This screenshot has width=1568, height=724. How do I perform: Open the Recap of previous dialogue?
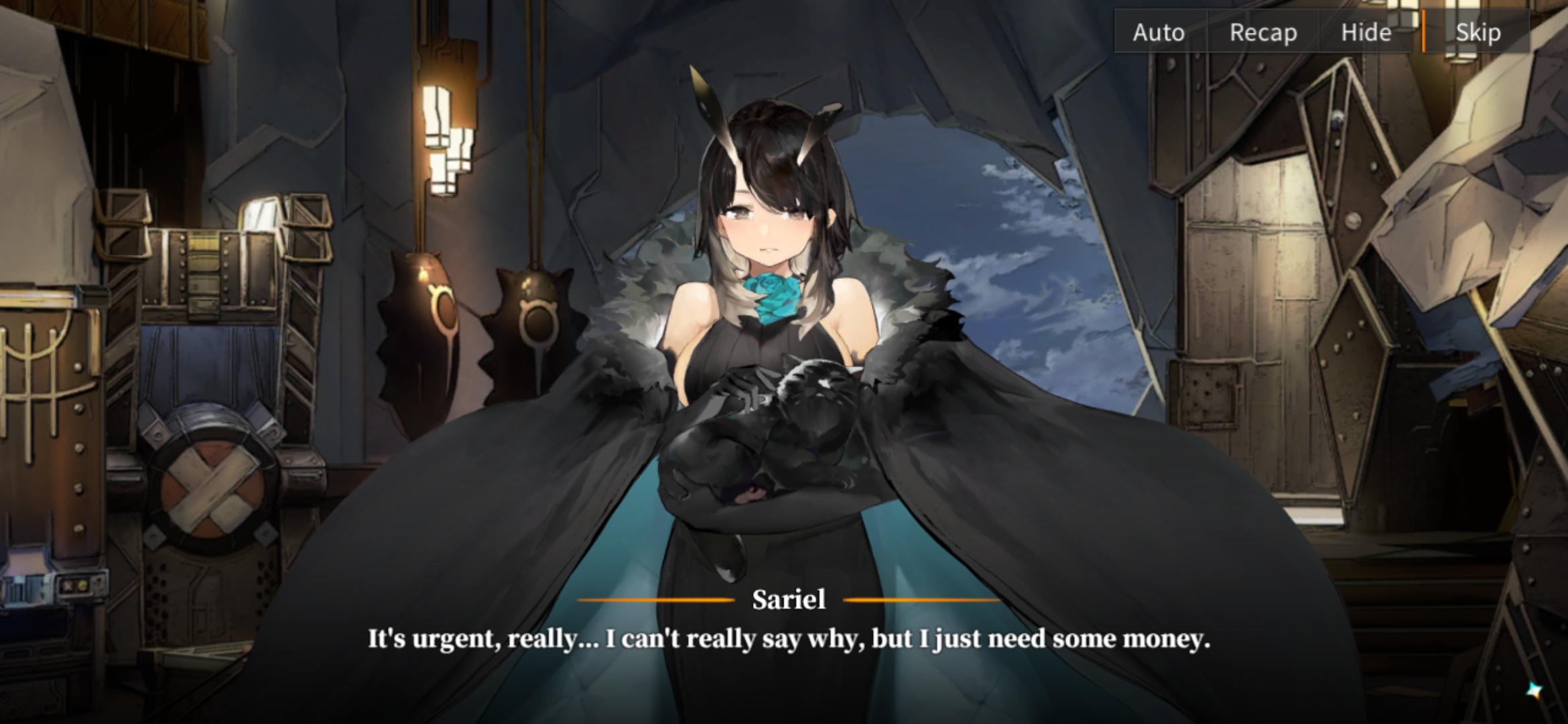point(1262,32)
